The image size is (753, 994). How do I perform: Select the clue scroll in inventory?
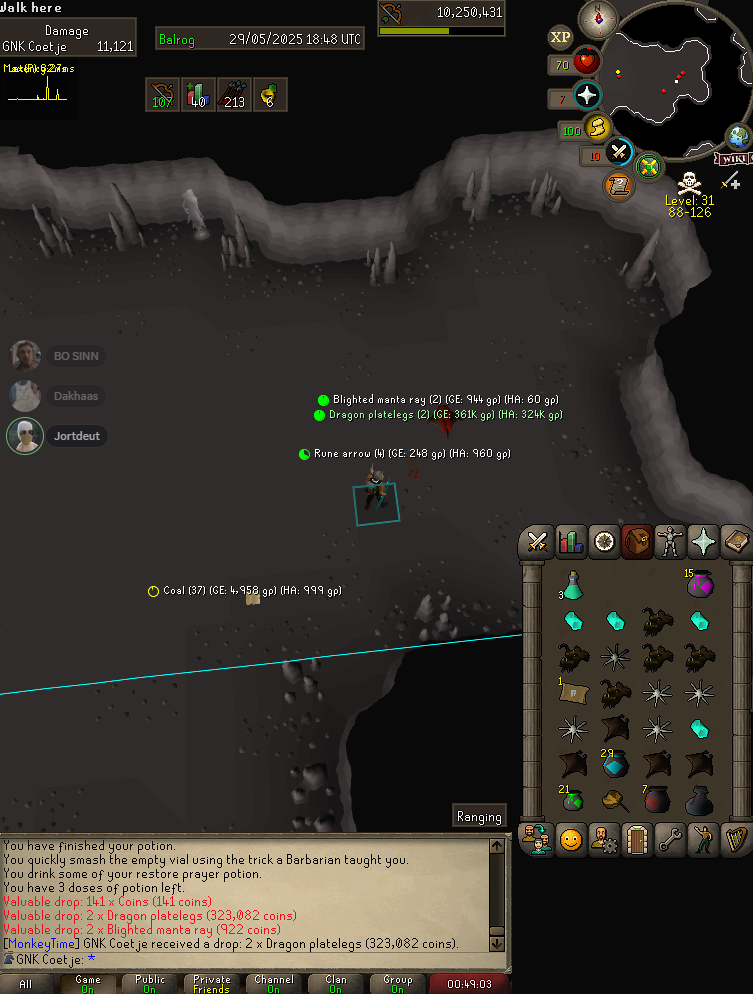[573, 693]
